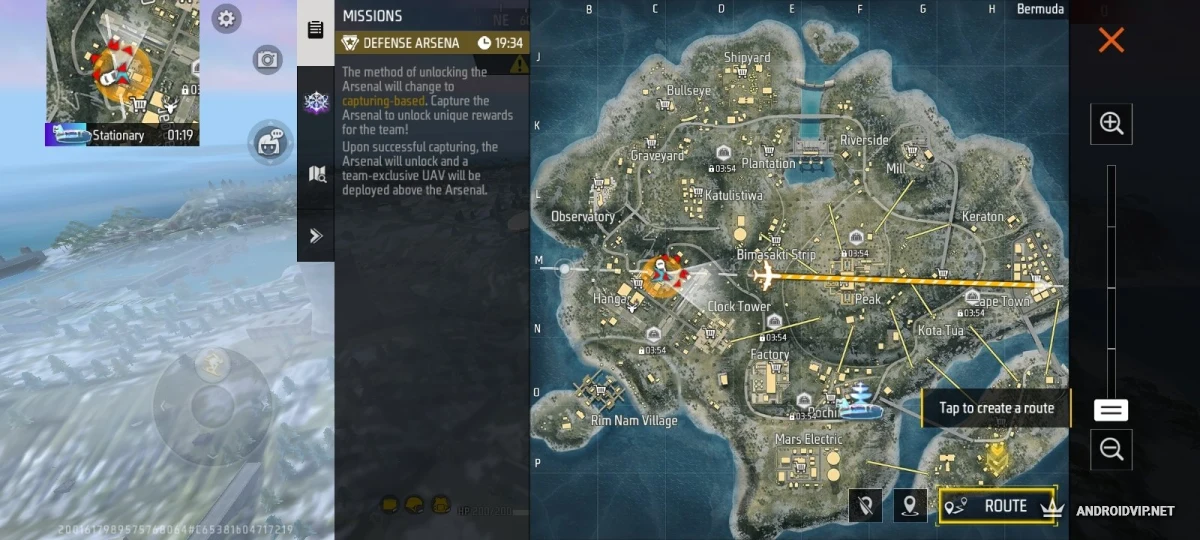This screenshot has height=540, width=1200.
Task: Tap the ROUTE button
Action: (996, 506)
